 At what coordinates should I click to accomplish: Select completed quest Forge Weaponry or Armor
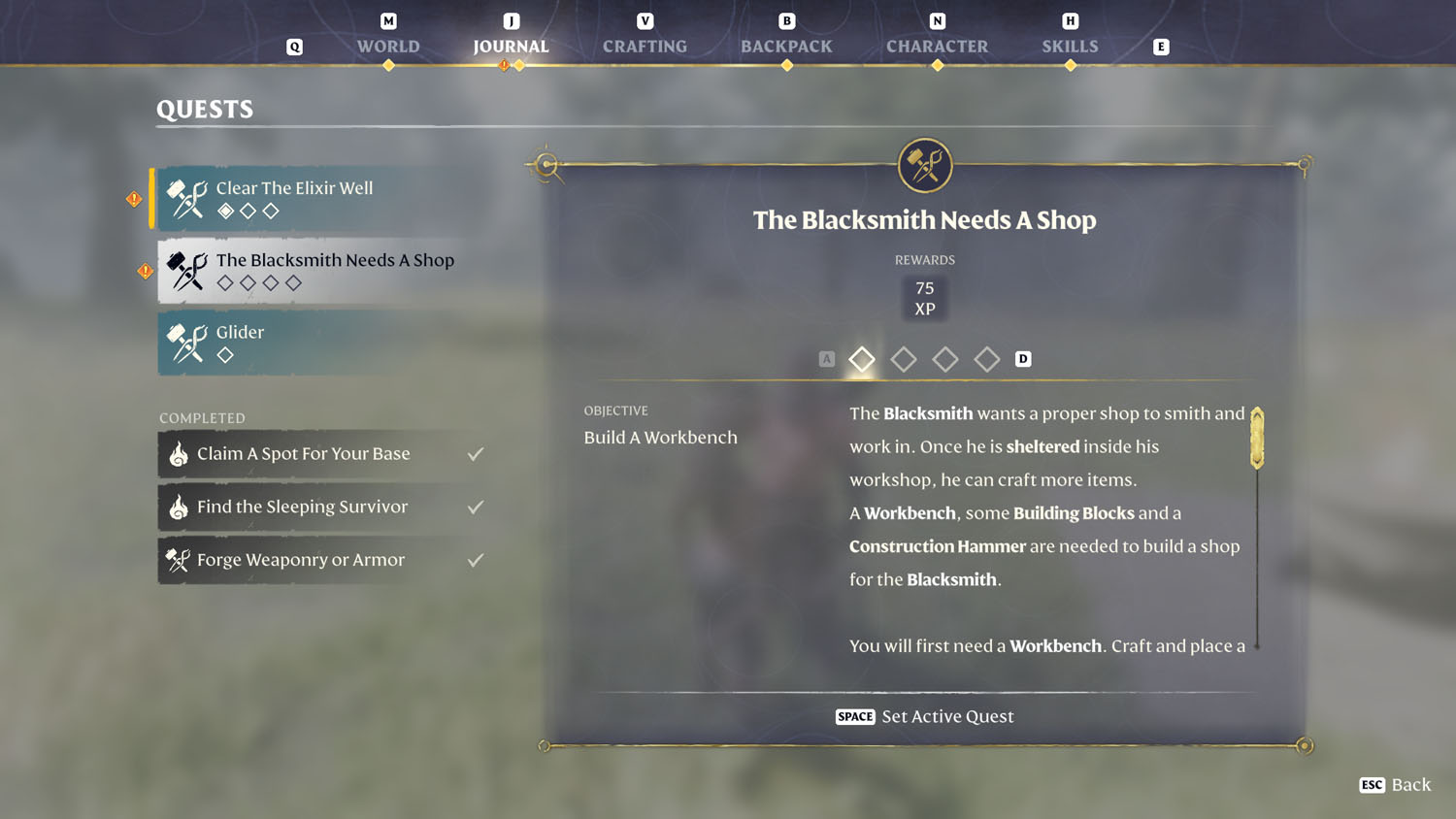(x=322, y=560)
